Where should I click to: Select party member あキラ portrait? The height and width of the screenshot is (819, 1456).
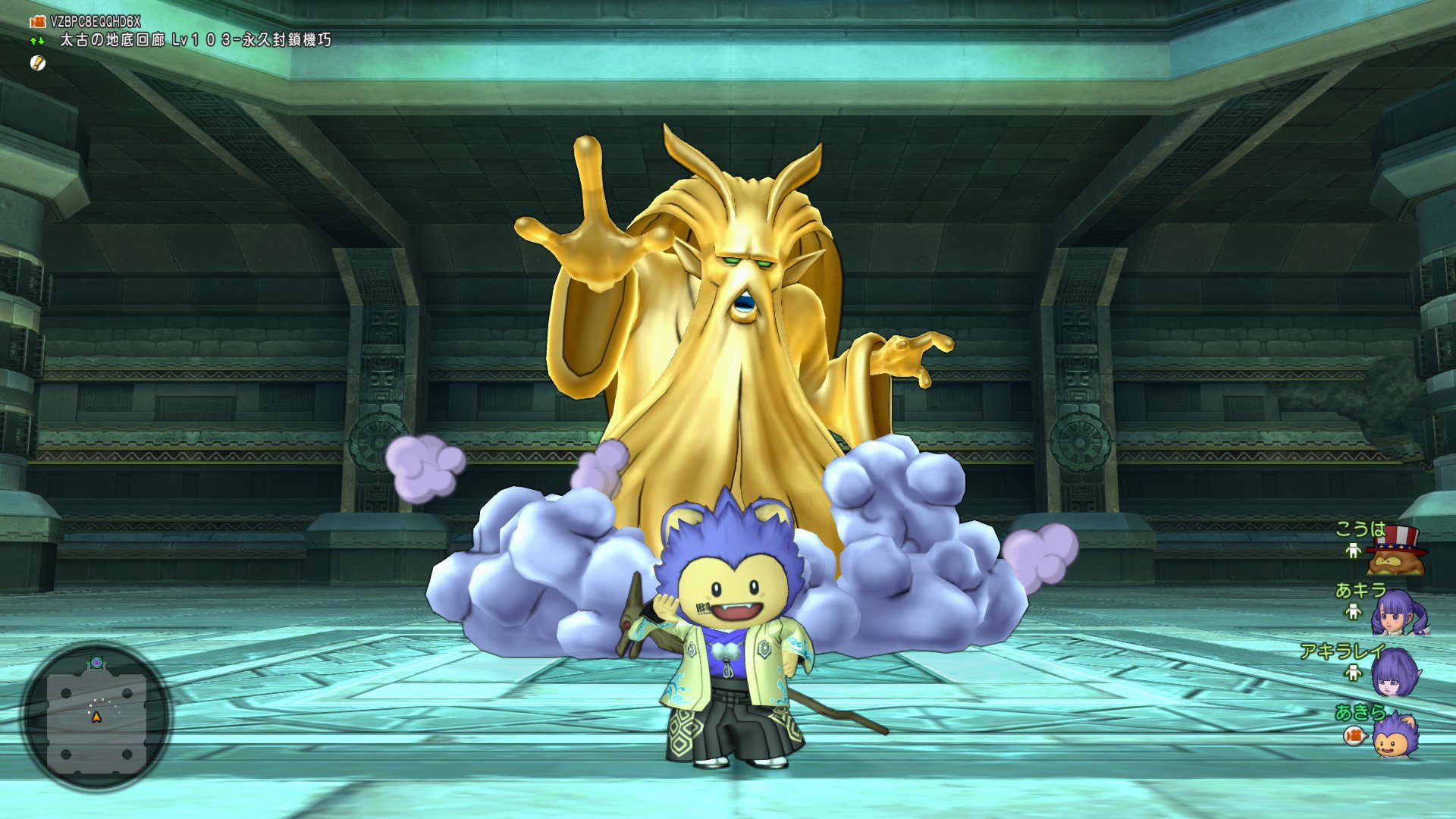pos(1397,613)
